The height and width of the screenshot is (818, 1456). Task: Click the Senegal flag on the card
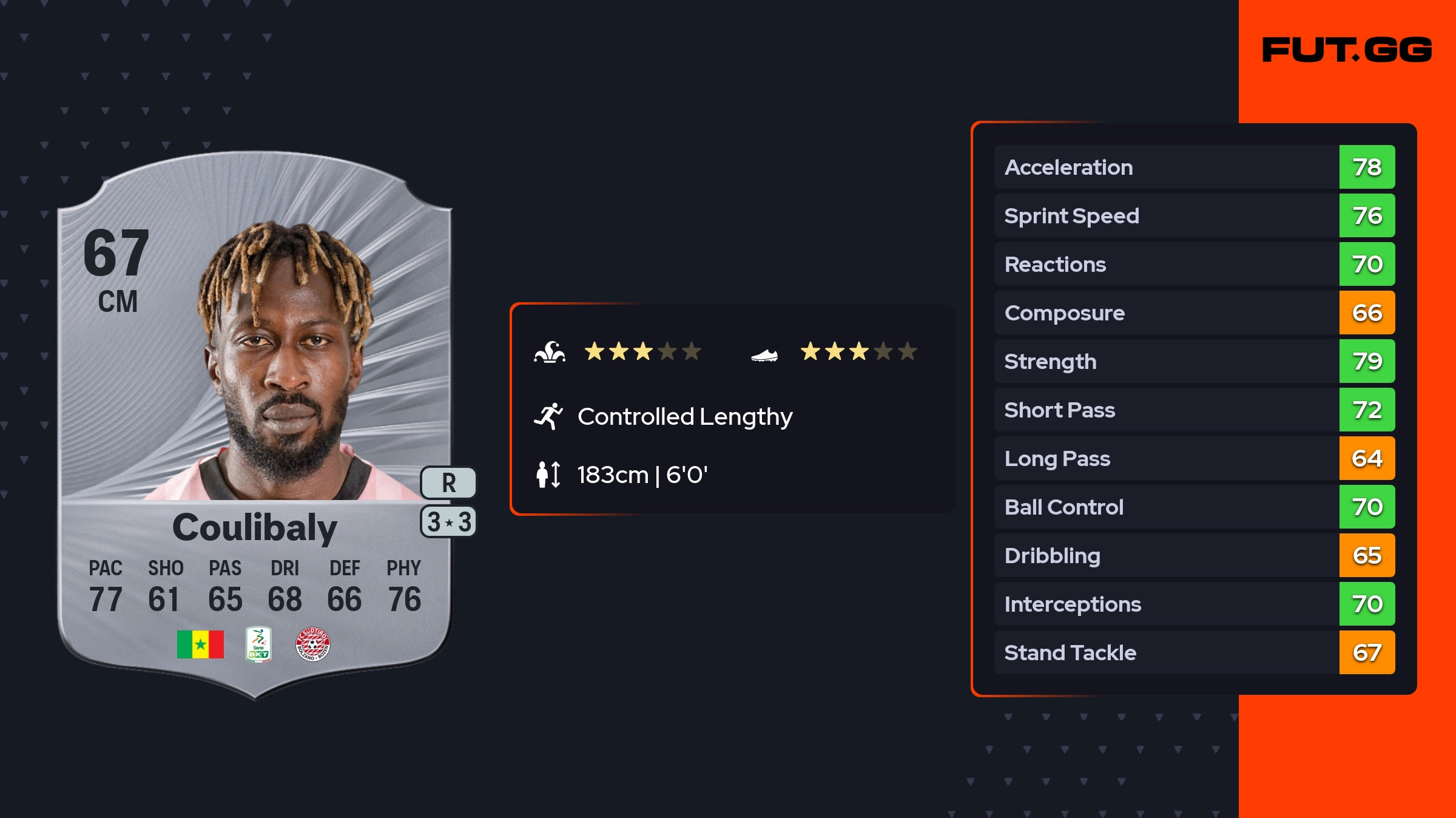(200, 644)
